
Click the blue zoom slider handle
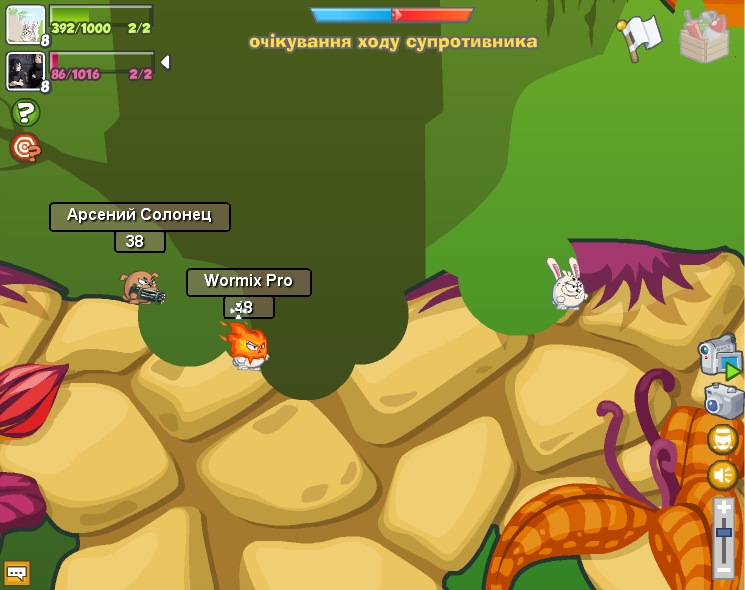724,532
